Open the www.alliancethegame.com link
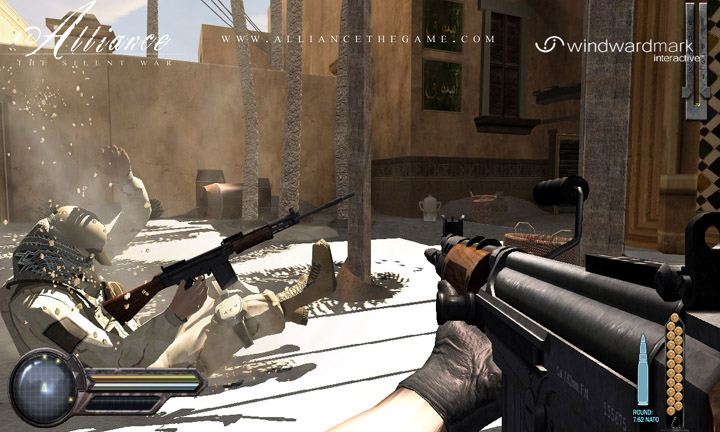Viewport: 720px width, 432px height. pyautogui.click(x=359, y=39)
